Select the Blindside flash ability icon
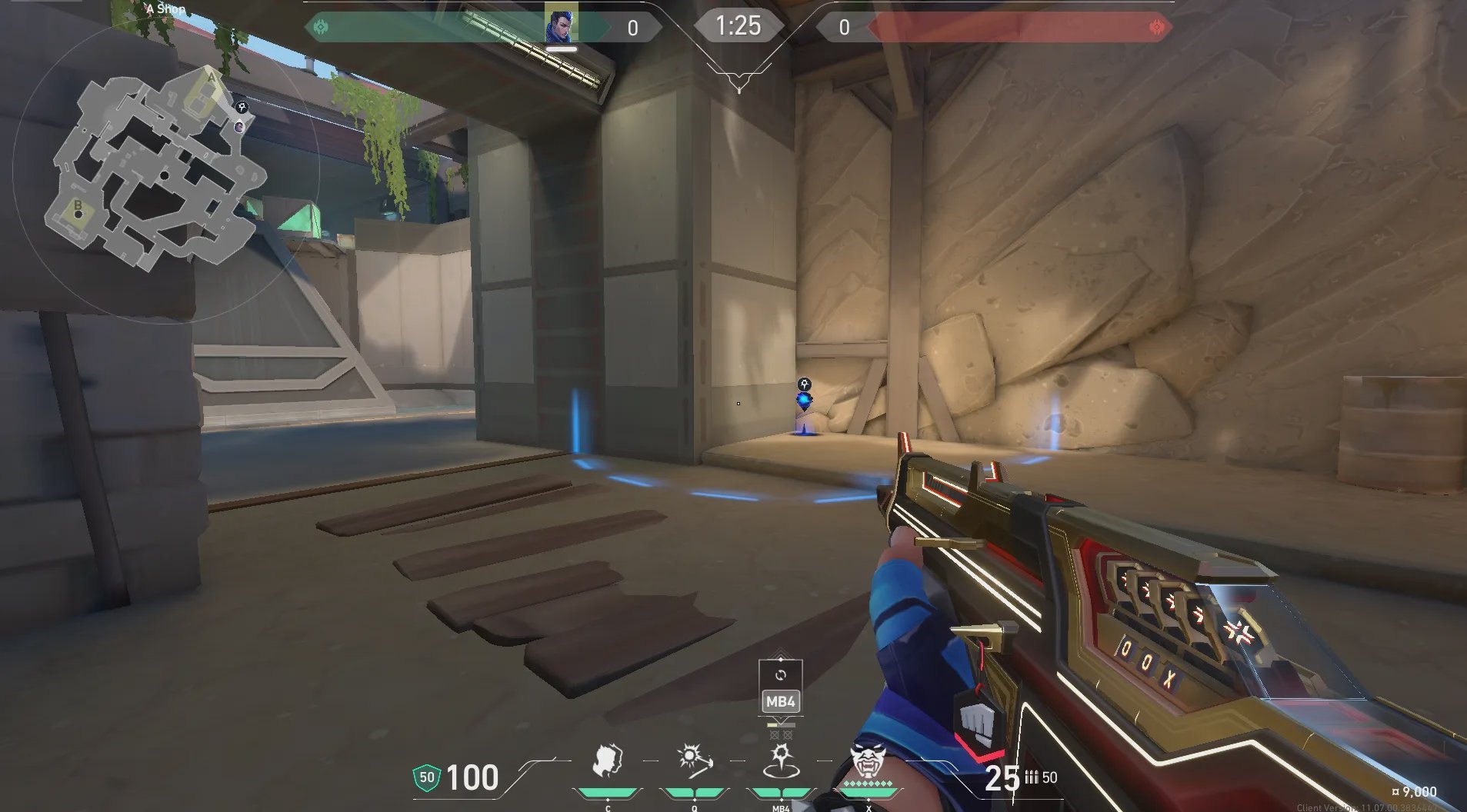1467x812 pixels. [x=694, y=761]
